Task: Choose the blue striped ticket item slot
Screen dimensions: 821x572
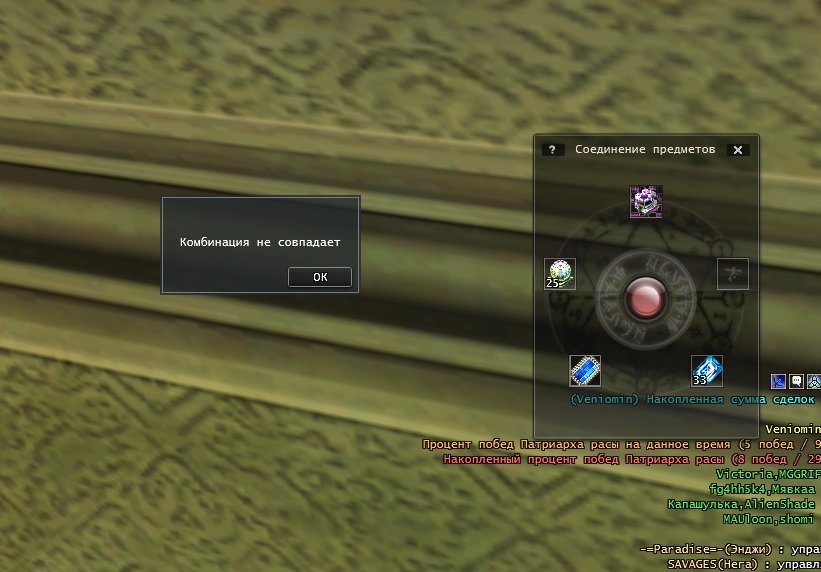Action: click(x=585, y=371)
